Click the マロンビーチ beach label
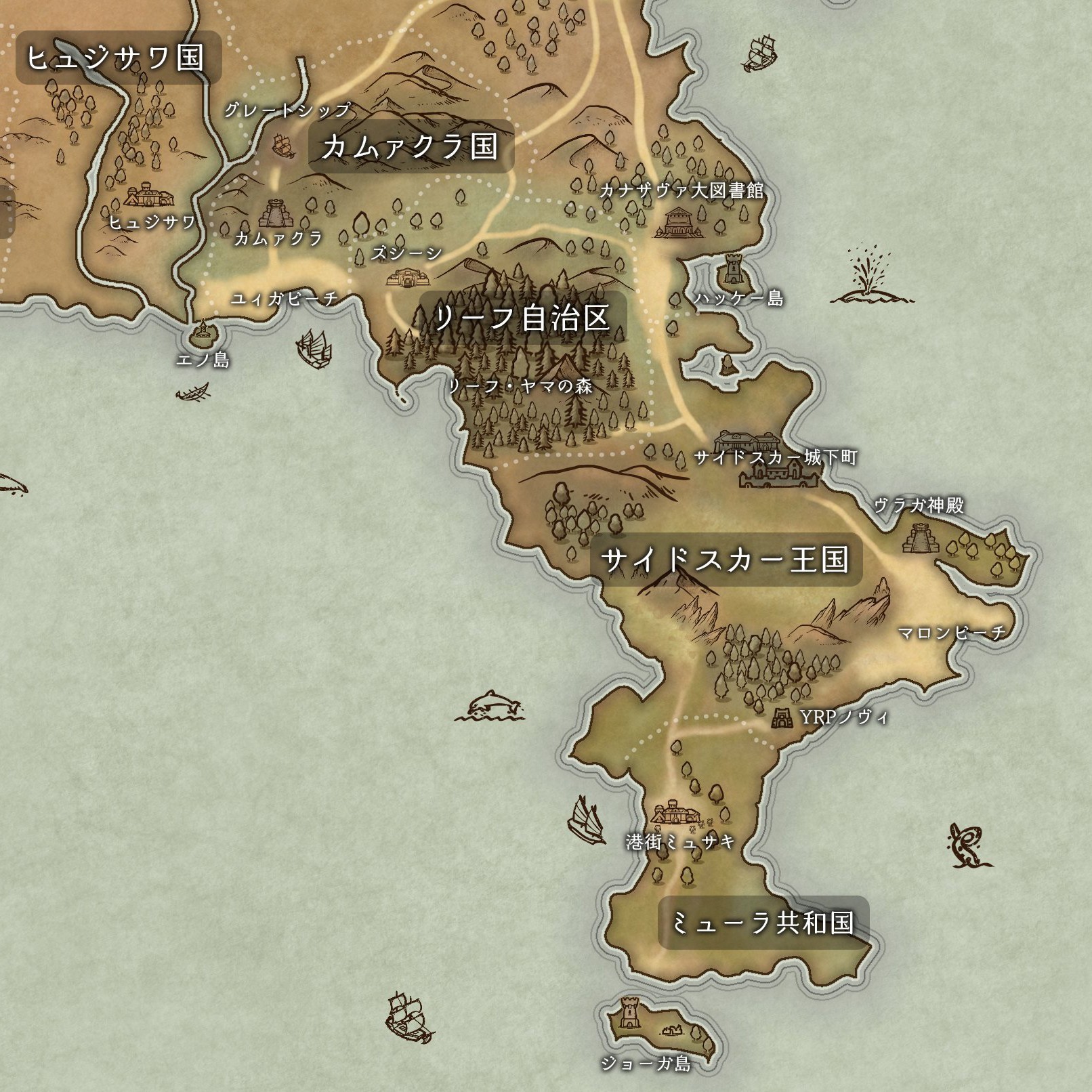 pyautogui.click(x=952, y=633)
